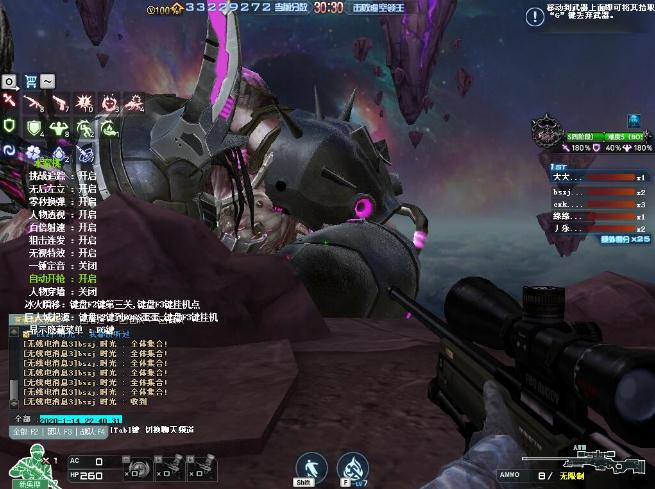Switch to the 全部 F2 chat tab
Screen dimensions: 655x489
point(23,431)
